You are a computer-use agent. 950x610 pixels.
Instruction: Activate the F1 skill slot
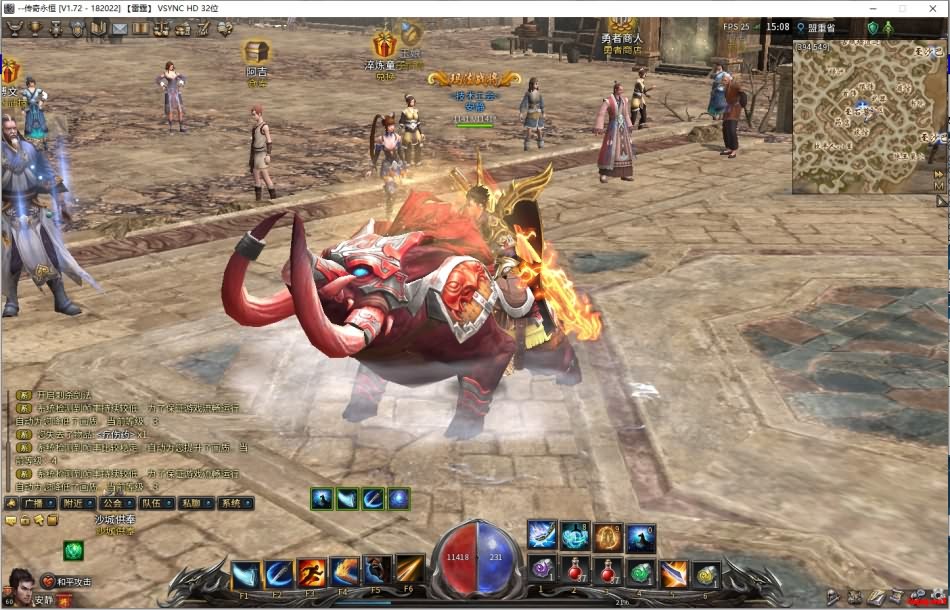tap(246, 575)
